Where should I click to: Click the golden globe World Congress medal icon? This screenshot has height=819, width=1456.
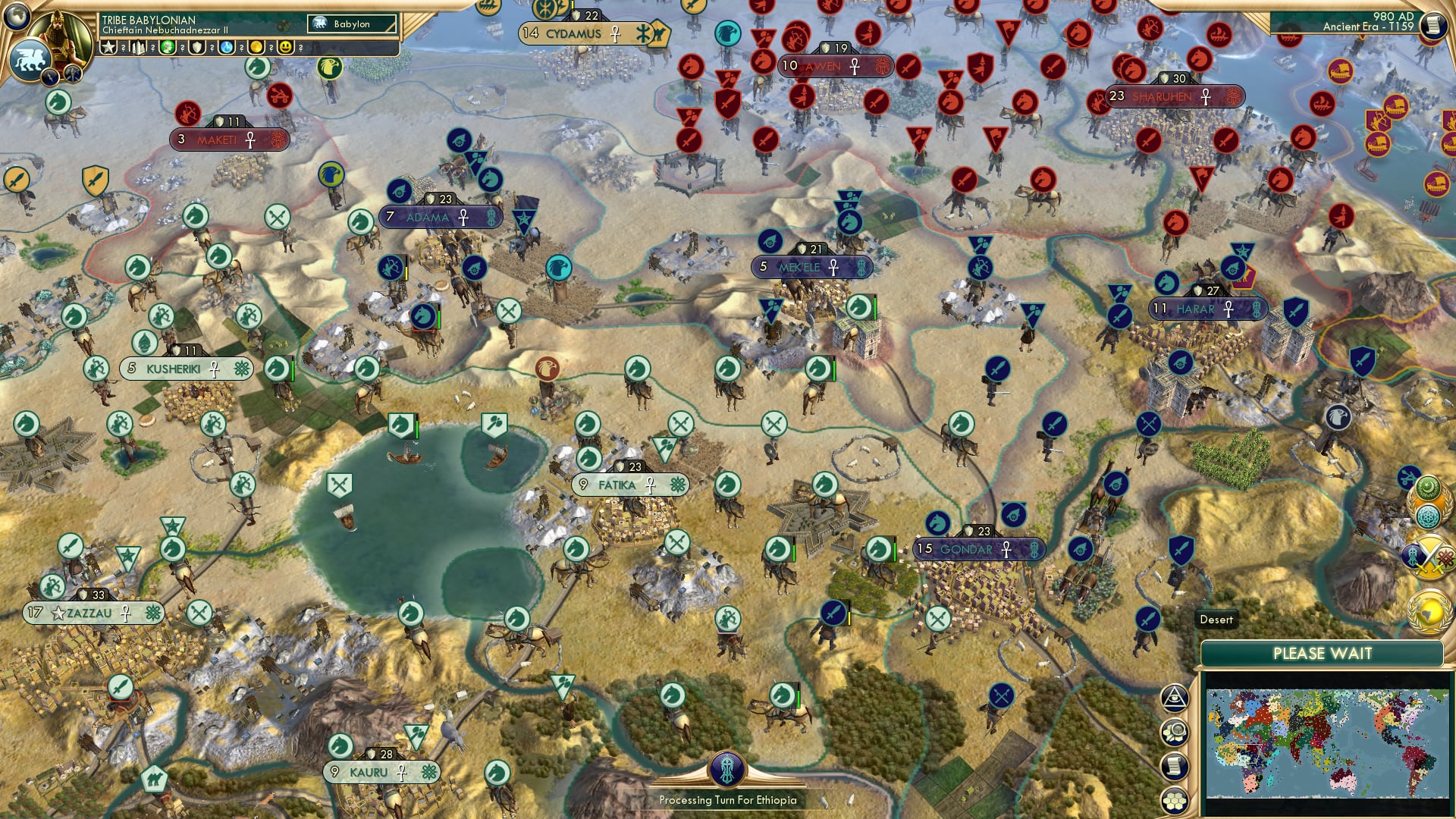1429,612
